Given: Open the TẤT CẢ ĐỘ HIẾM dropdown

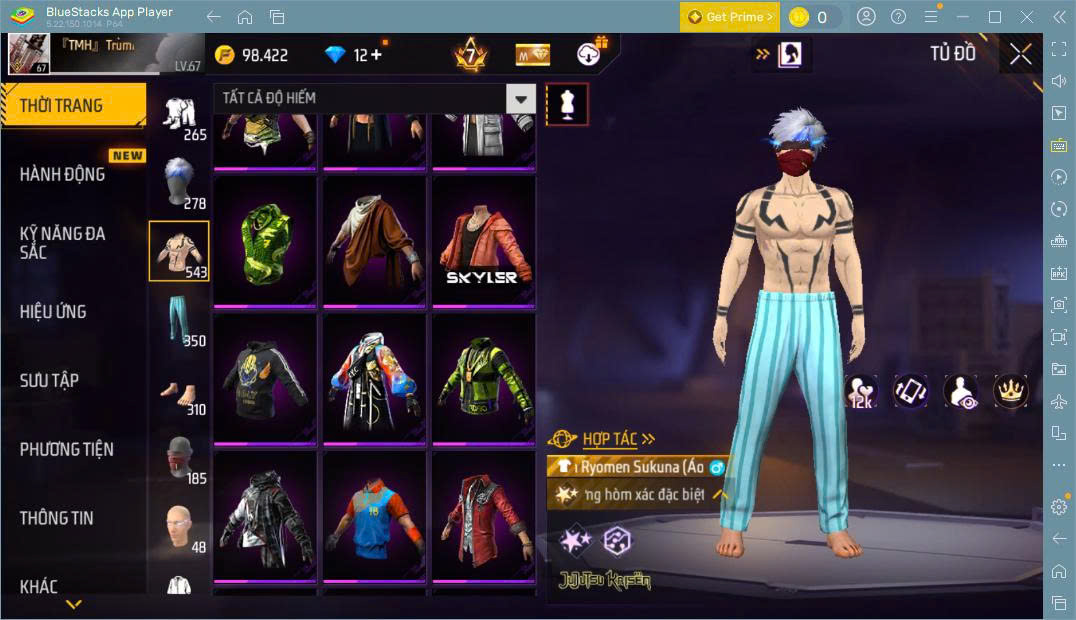Looking at the screenshot, I should (374, 98).
